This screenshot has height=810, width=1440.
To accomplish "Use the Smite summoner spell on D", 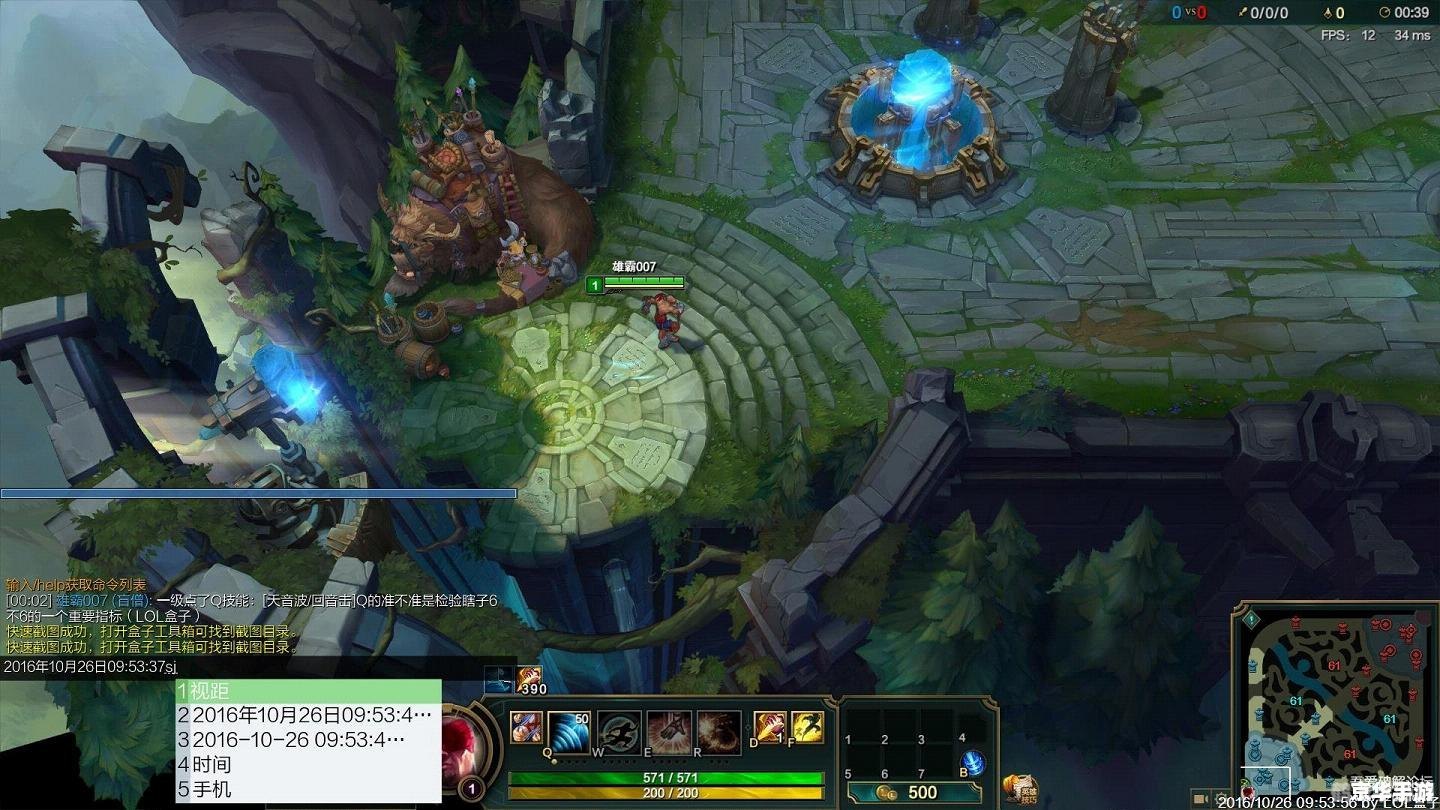I will point(768,728).
